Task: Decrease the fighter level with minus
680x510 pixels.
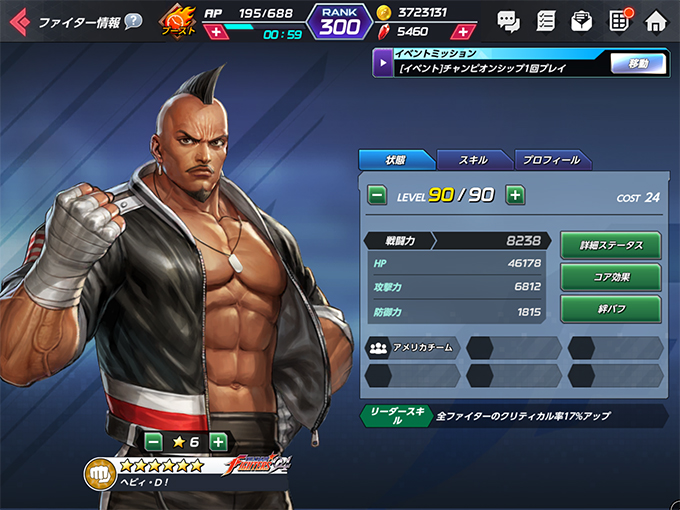Action: coord(377,195)
